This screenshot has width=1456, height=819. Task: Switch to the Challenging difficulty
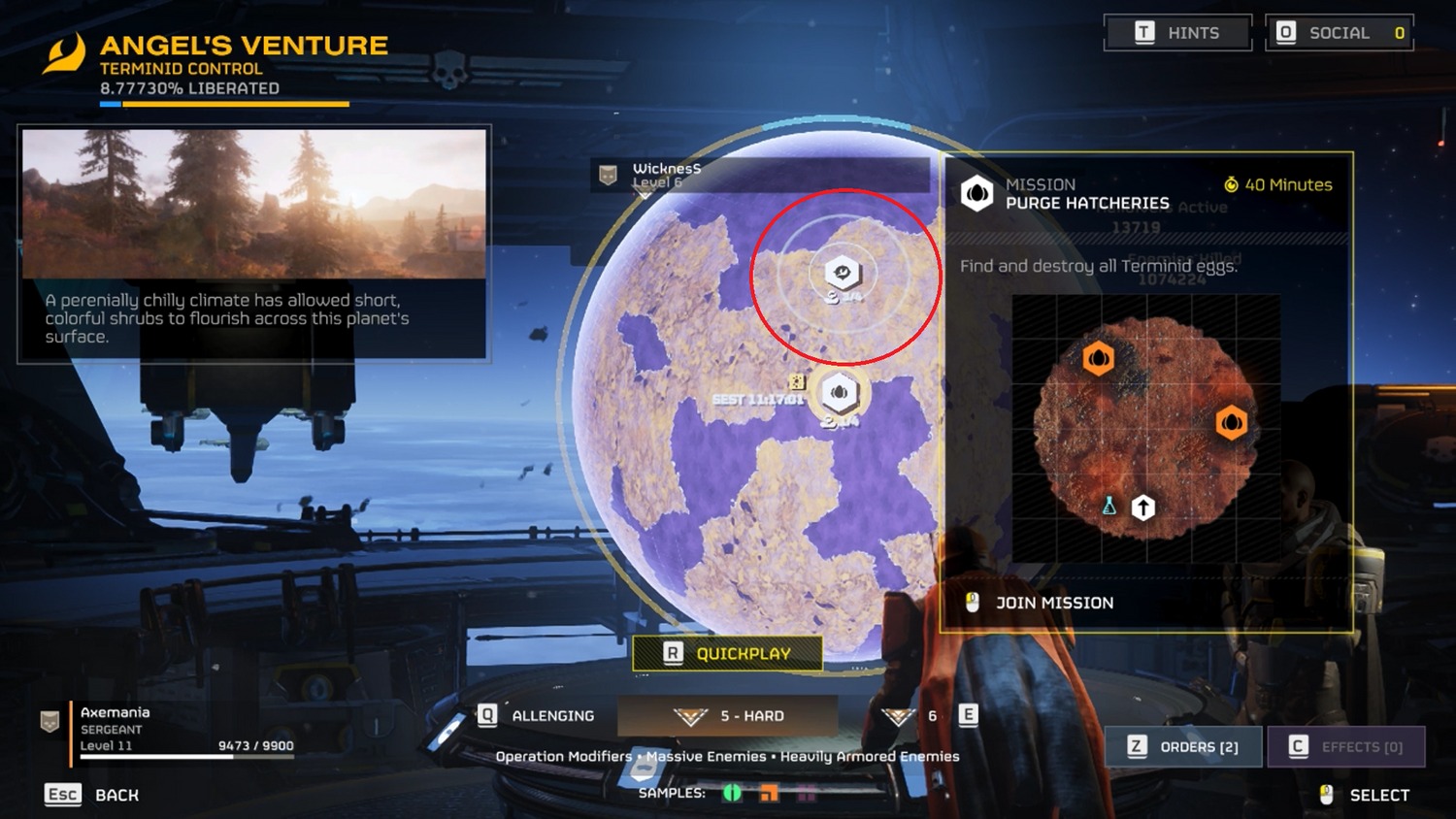pyautogui.click(x=537, y=716)
